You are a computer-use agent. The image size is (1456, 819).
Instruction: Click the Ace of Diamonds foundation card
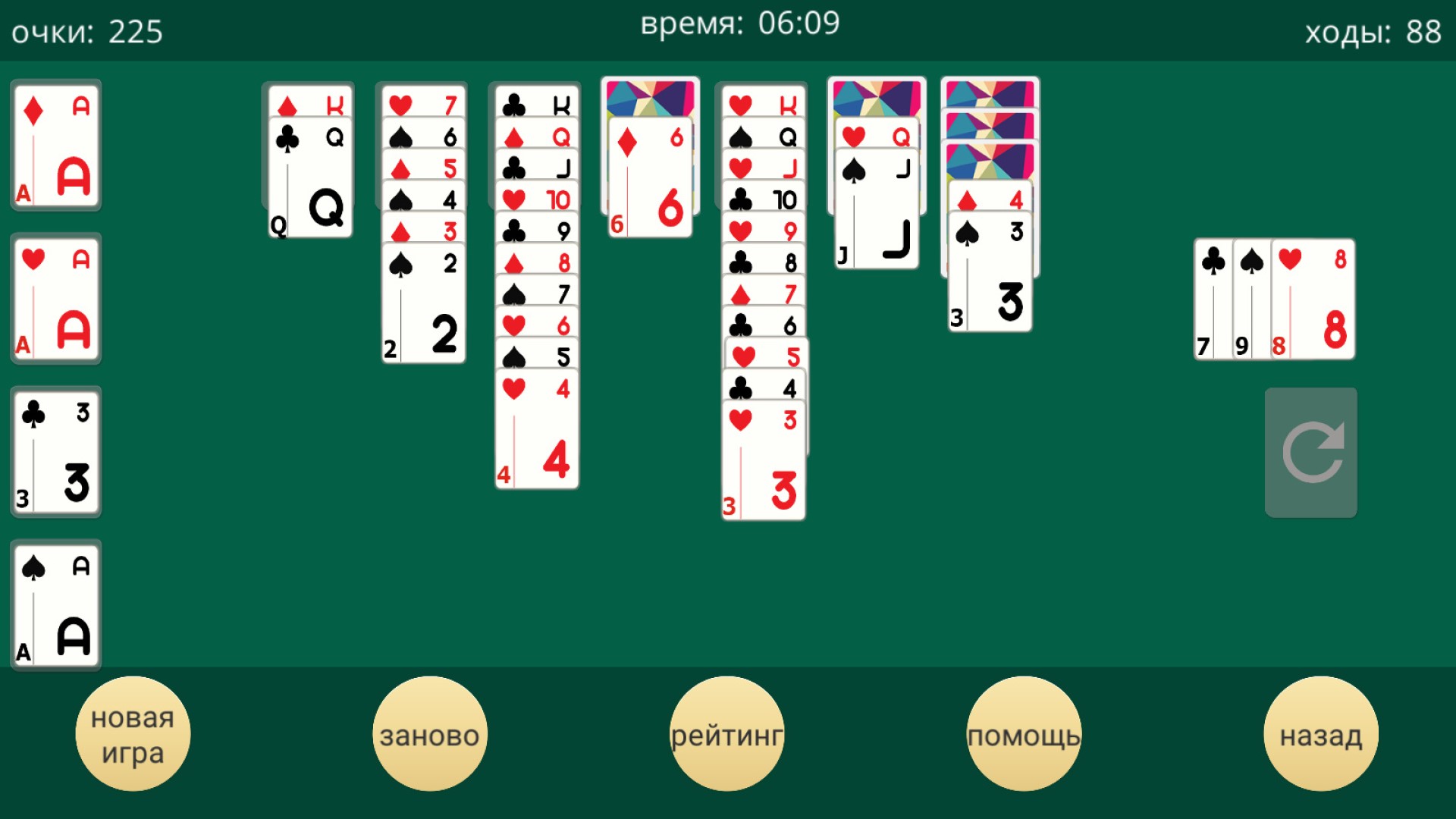point(55,148)
